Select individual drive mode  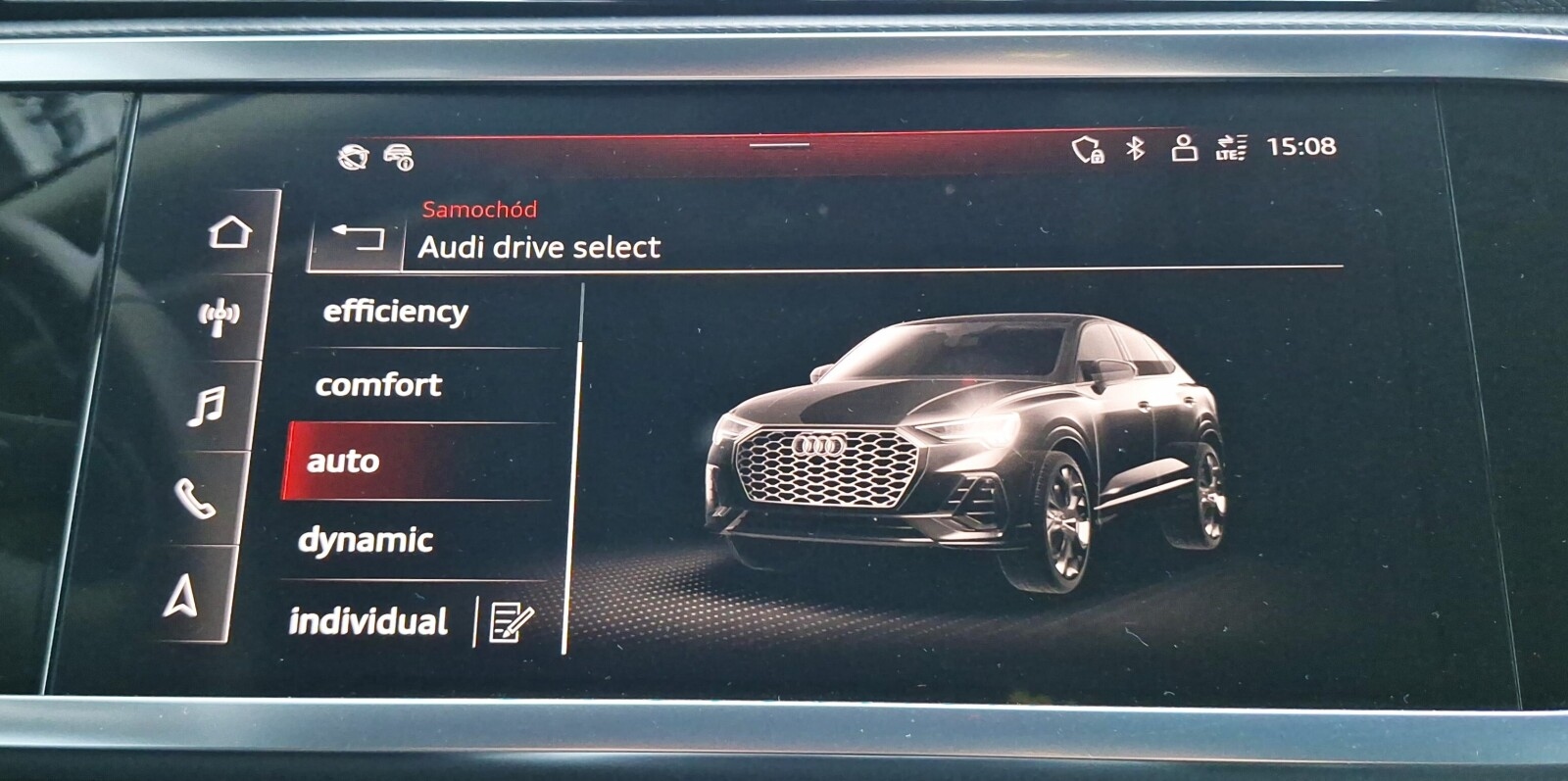point(369,620)
